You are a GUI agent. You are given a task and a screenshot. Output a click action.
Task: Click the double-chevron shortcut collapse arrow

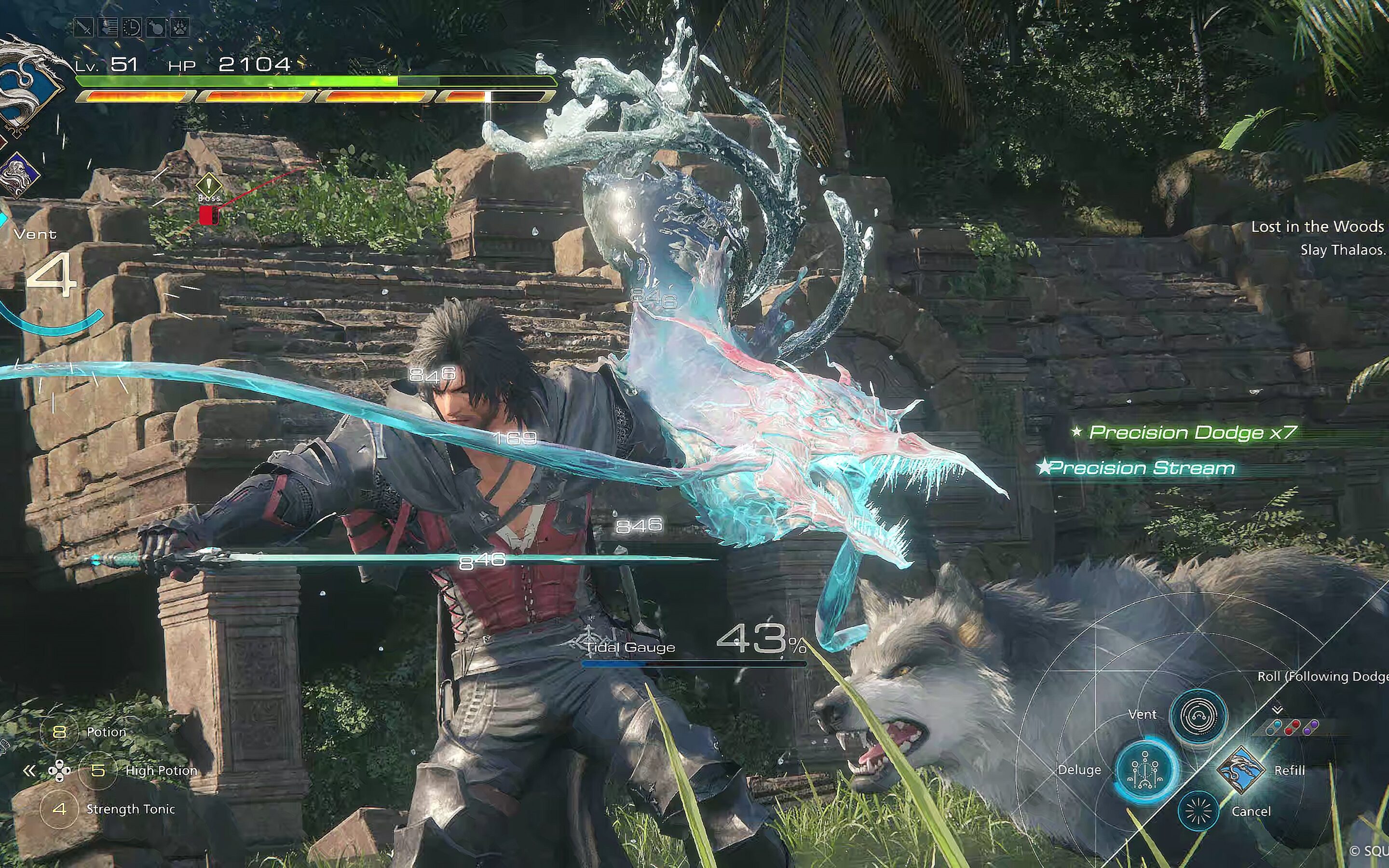point(29,771)
